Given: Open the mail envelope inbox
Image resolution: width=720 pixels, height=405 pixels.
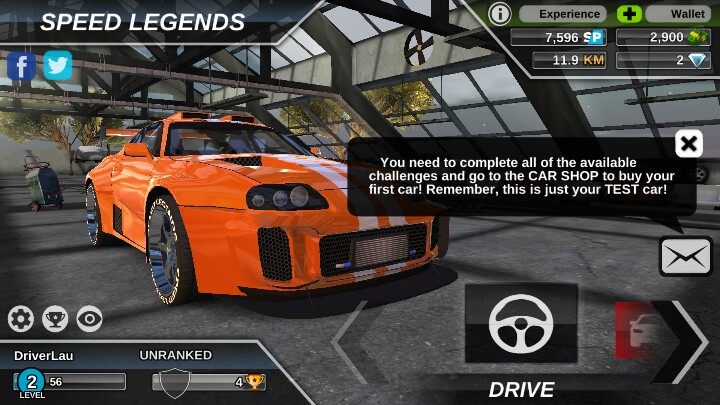Looking at the screenshot, I should 686,256.
